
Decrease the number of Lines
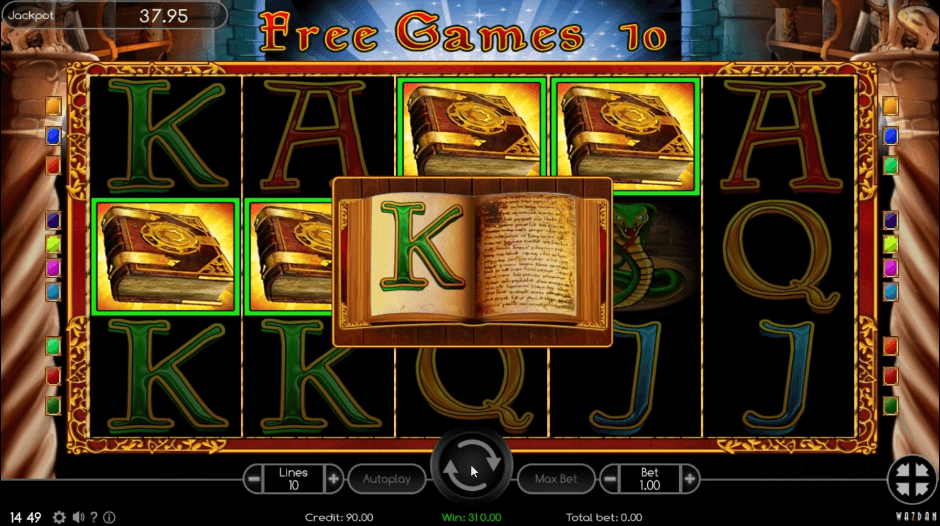pos(254,479)
